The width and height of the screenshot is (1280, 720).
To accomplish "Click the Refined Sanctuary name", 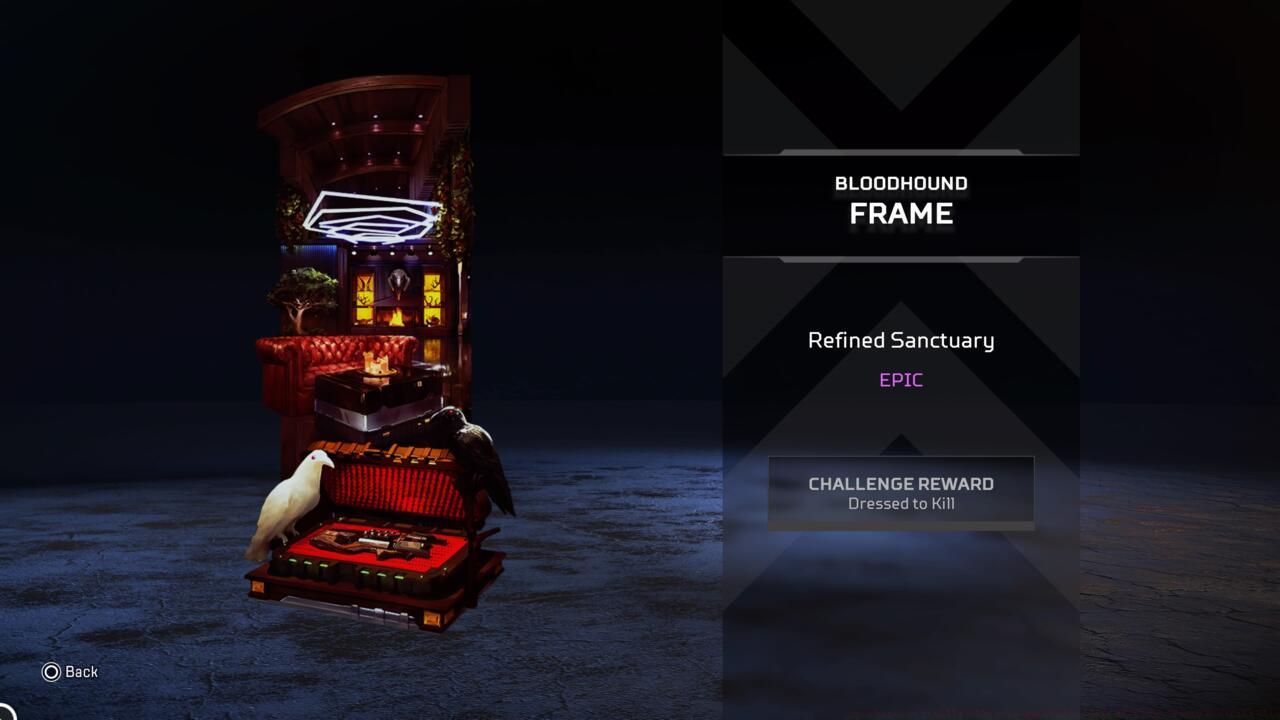I will pos(900,340).
